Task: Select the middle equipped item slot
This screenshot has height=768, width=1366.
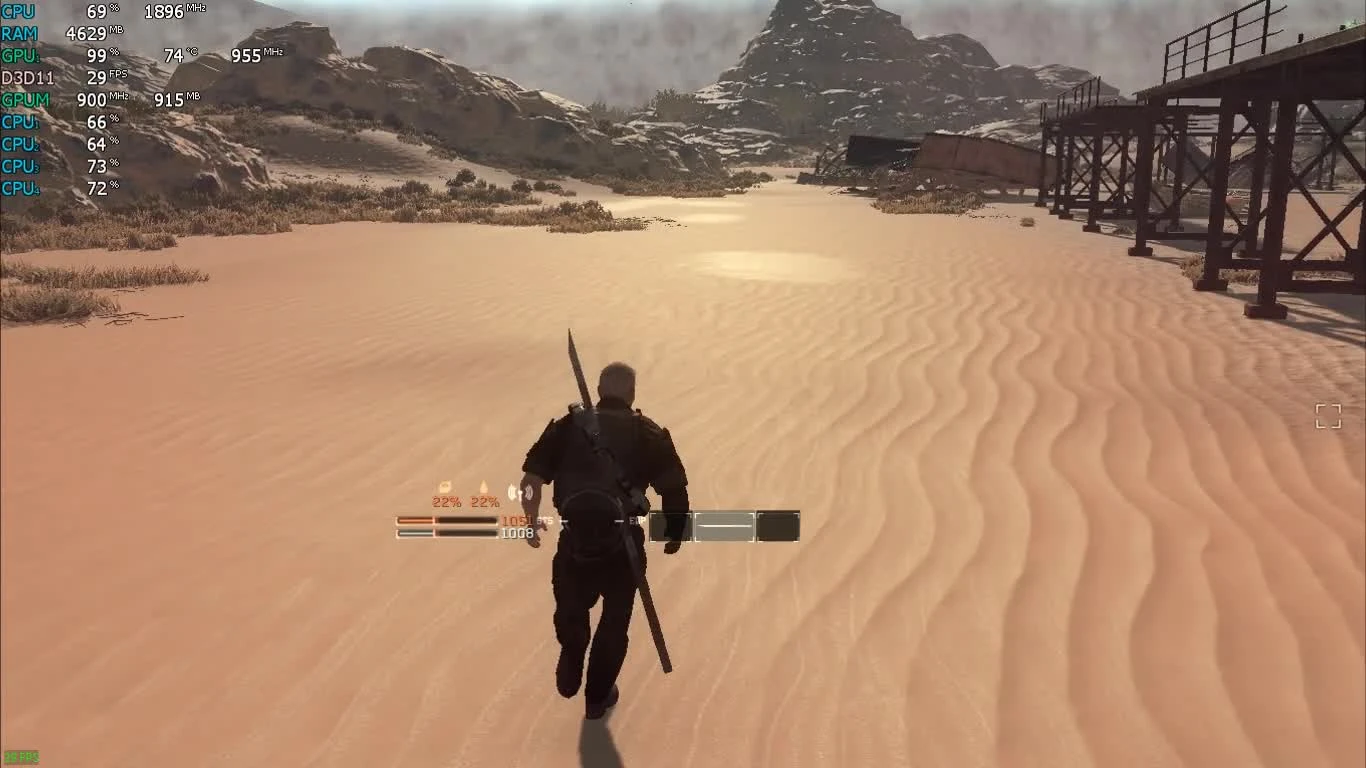Action: point(725,527)
